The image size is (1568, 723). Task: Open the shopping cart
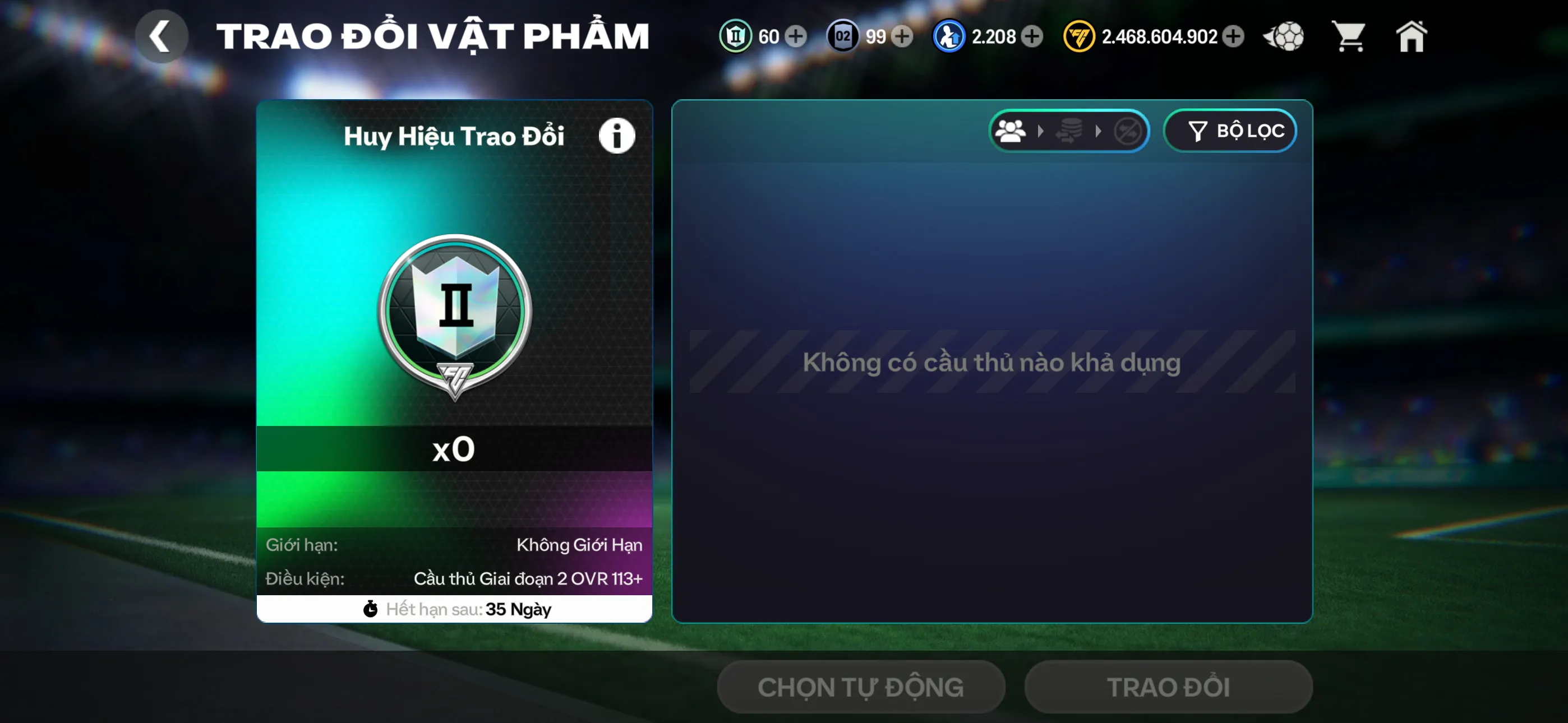(x=1349, y=36)
